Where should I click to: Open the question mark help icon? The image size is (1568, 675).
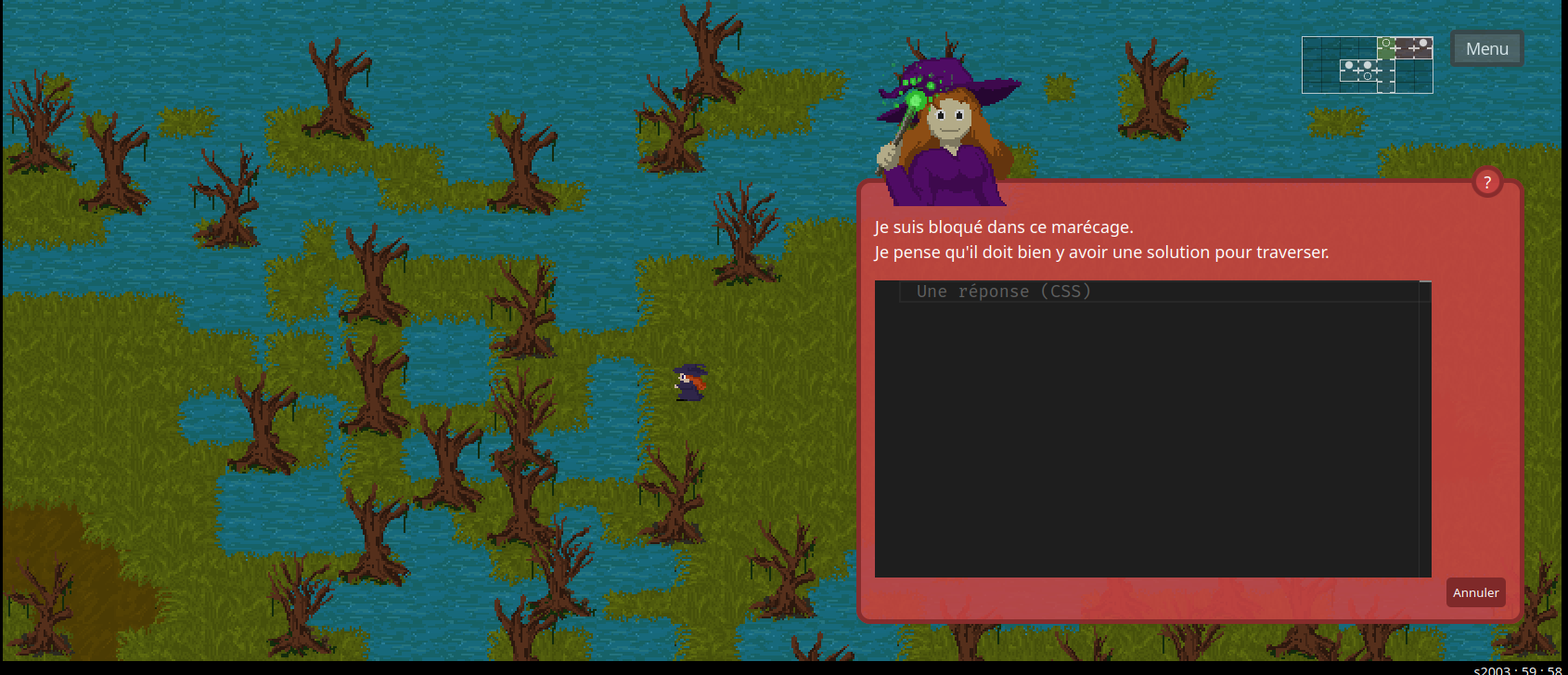click(x=1487, y=183)
